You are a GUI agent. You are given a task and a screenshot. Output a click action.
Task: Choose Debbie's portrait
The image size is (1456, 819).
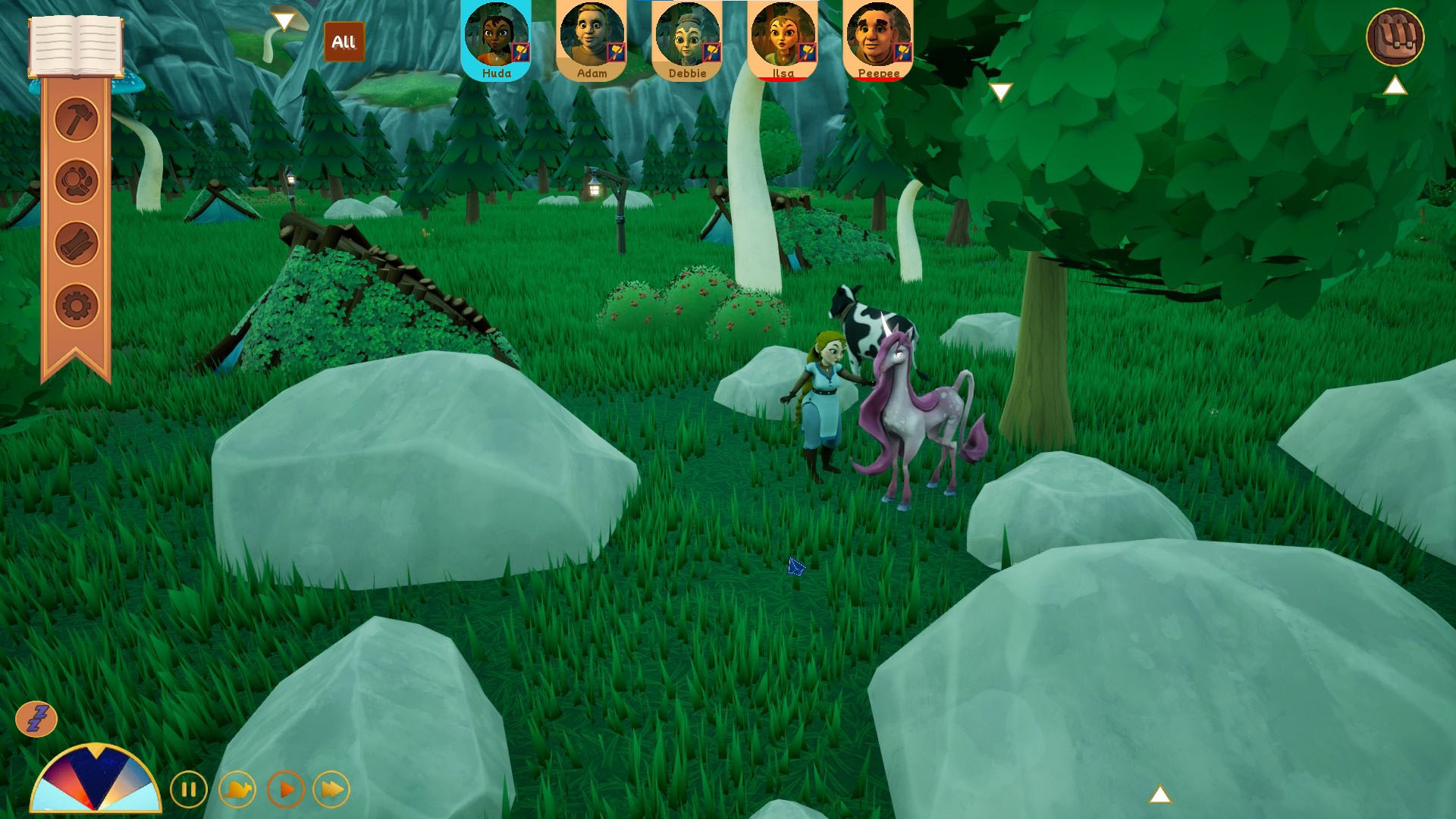tap(687, 39)
